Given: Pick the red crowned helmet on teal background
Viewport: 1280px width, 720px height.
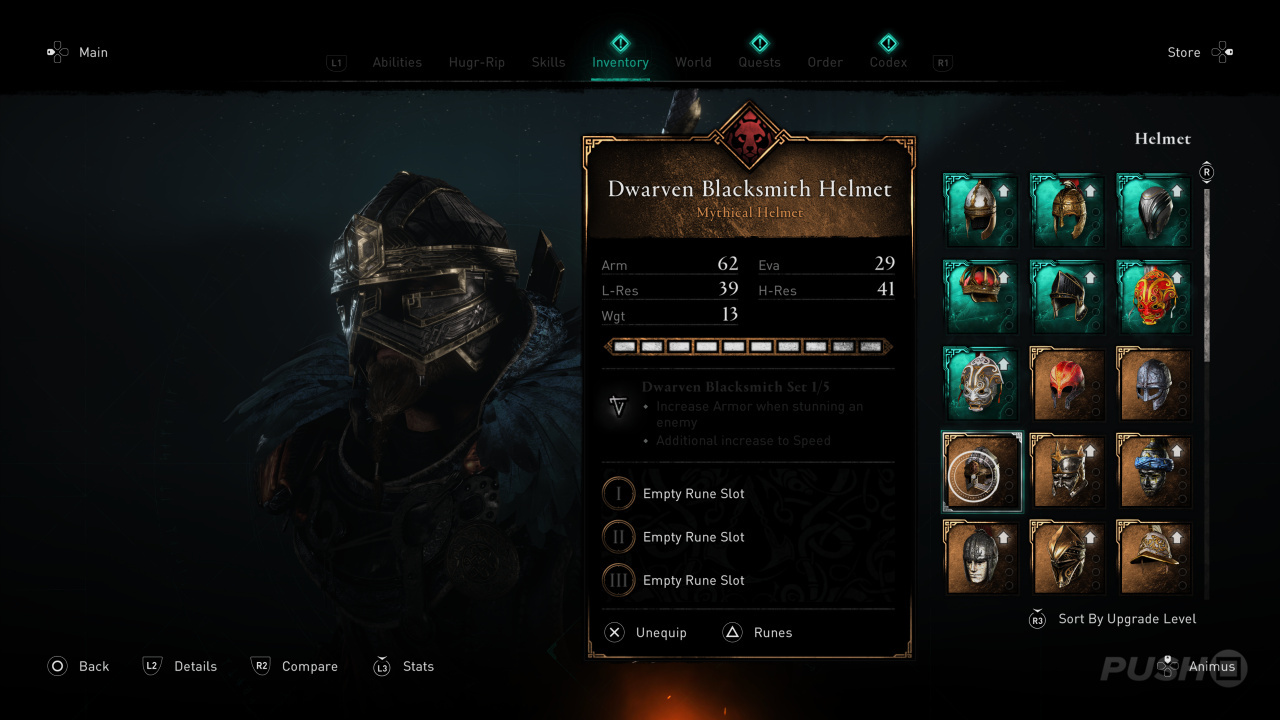Looking at the screenshot, I should pyautogui.click(x=981, y=297).
